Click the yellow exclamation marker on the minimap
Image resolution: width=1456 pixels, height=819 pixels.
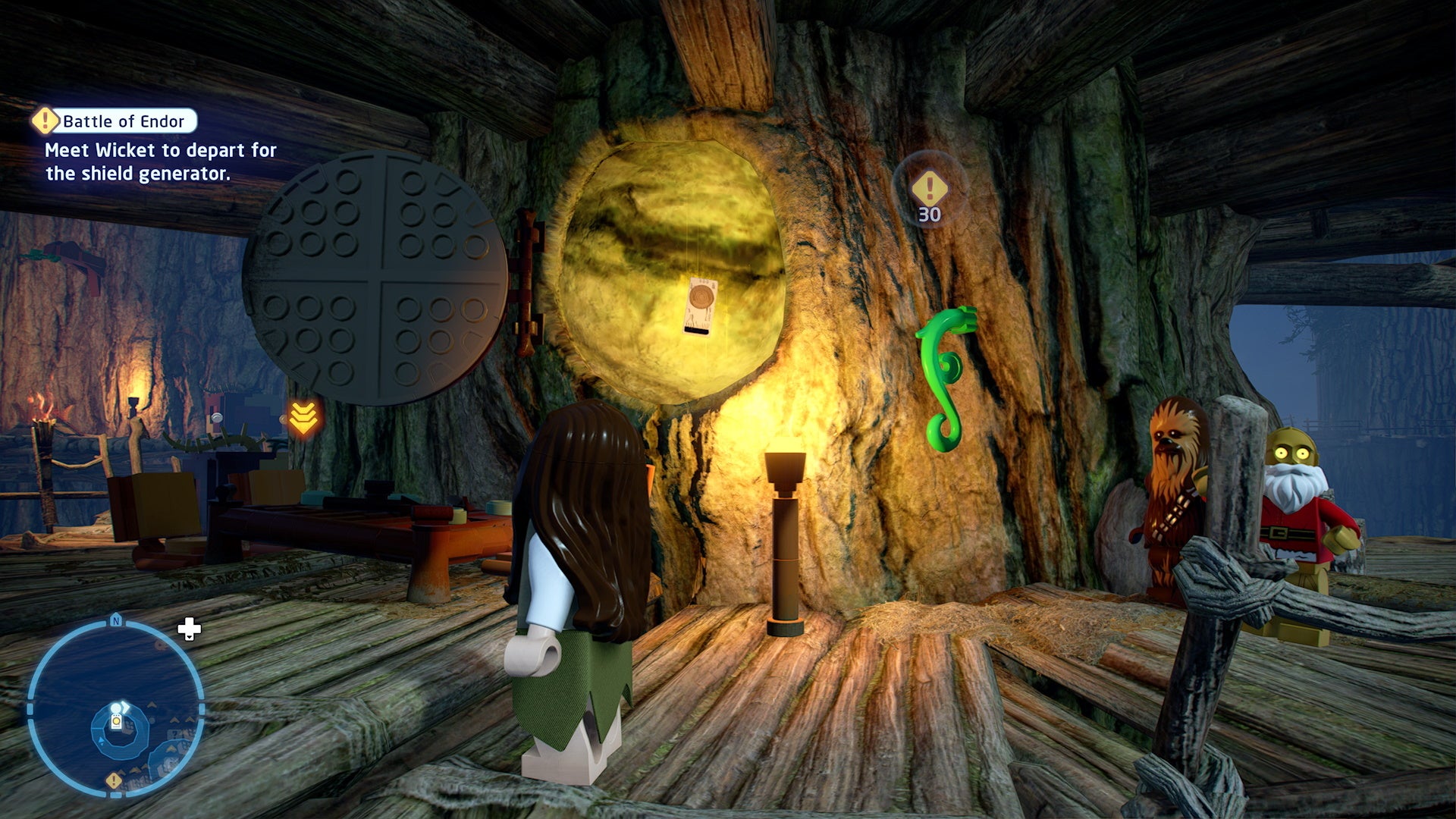pyautogui.click(x=114, y=780)
